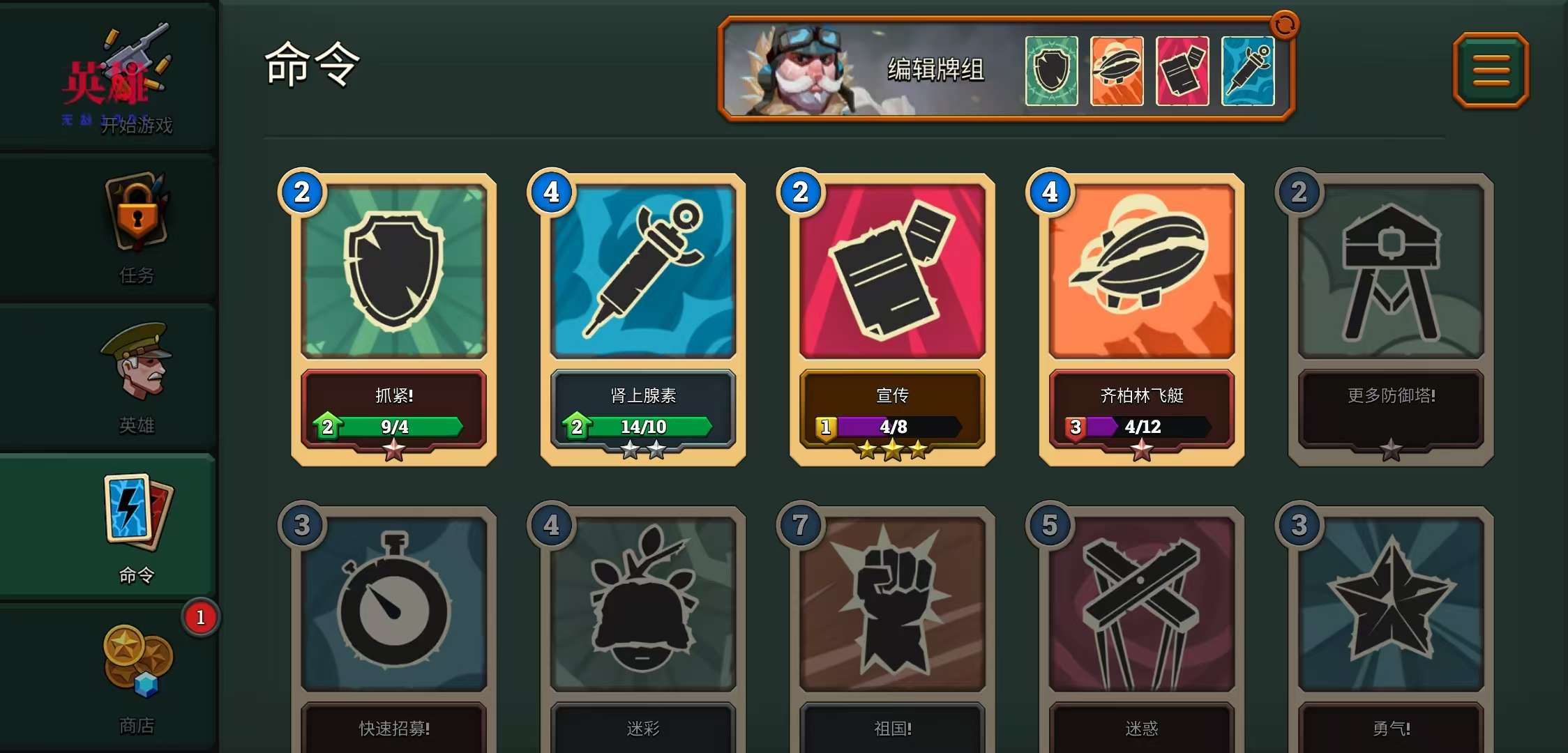The height and width of the screenshot is (753, 1568).
Task: Select the 迷彩 camouflage helmet card
Action: (643, 627)
